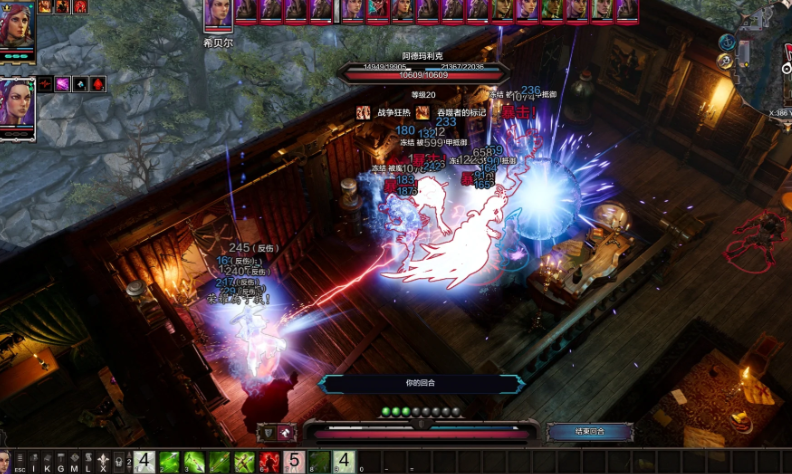792x474 pixels.
Task: Open the ESC game menu button
Action: pyautogui.click(x=19, y=462)
